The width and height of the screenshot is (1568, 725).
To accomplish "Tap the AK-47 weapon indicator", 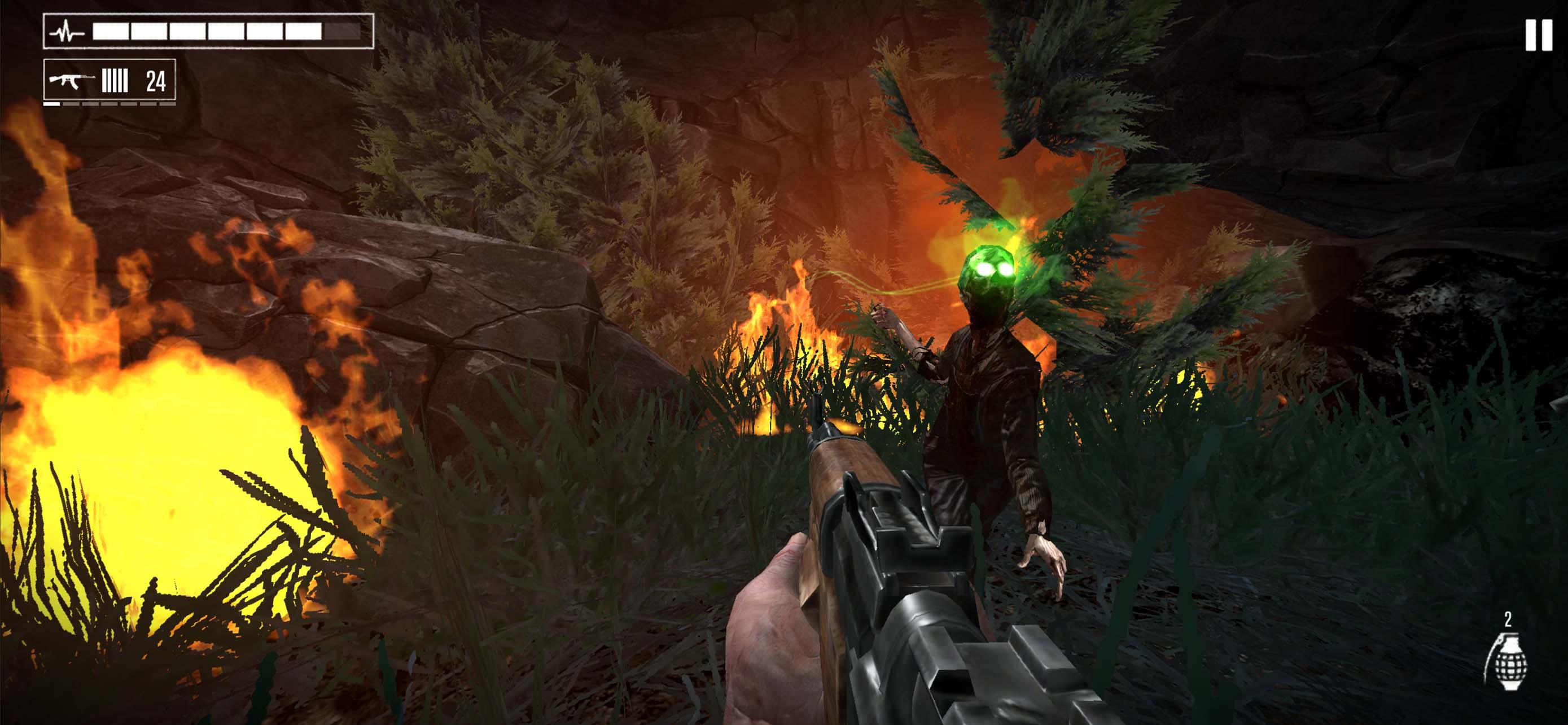I will (72, 80).
